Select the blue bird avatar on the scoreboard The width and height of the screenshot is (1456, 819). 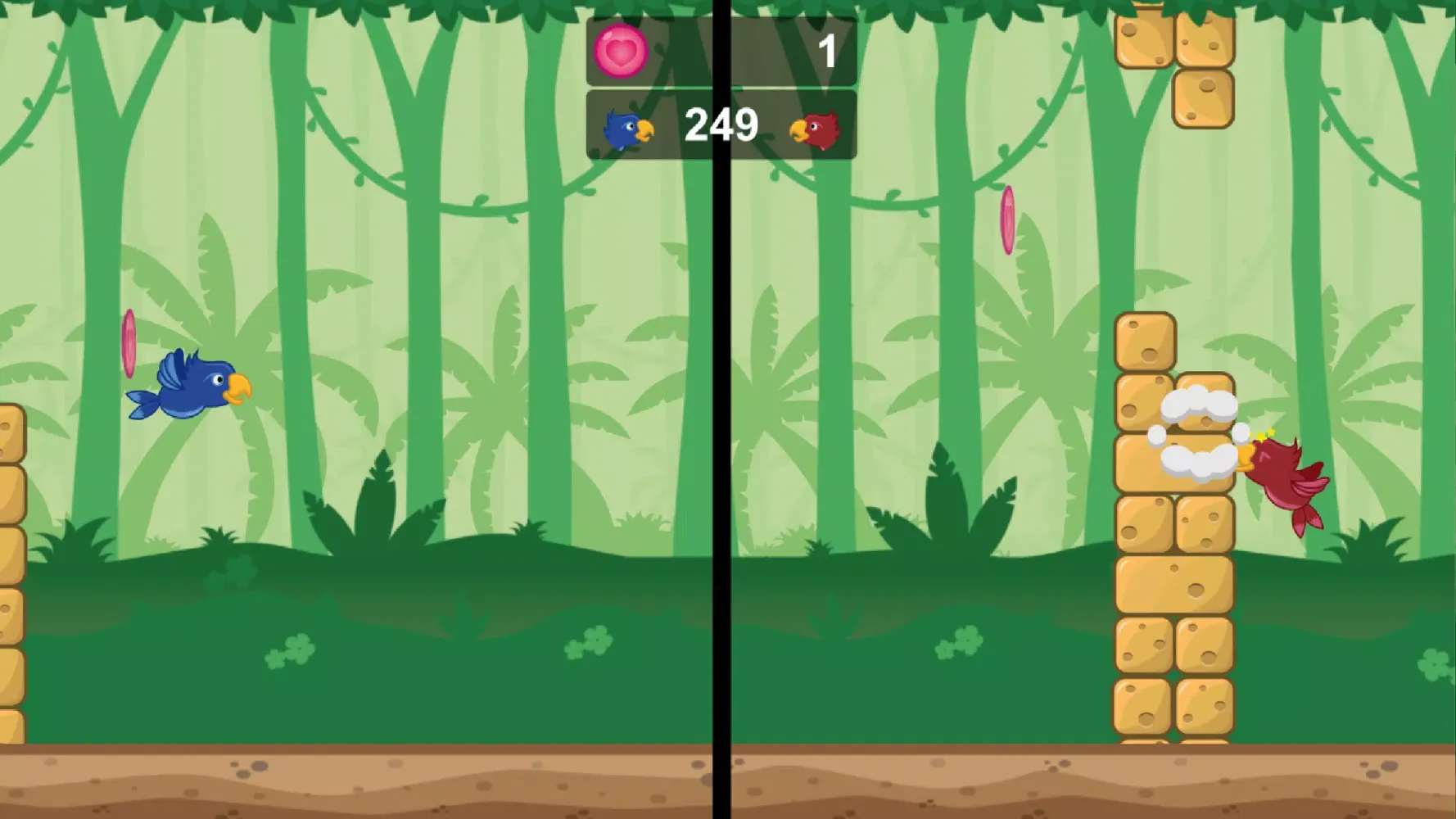coord(624,127)
